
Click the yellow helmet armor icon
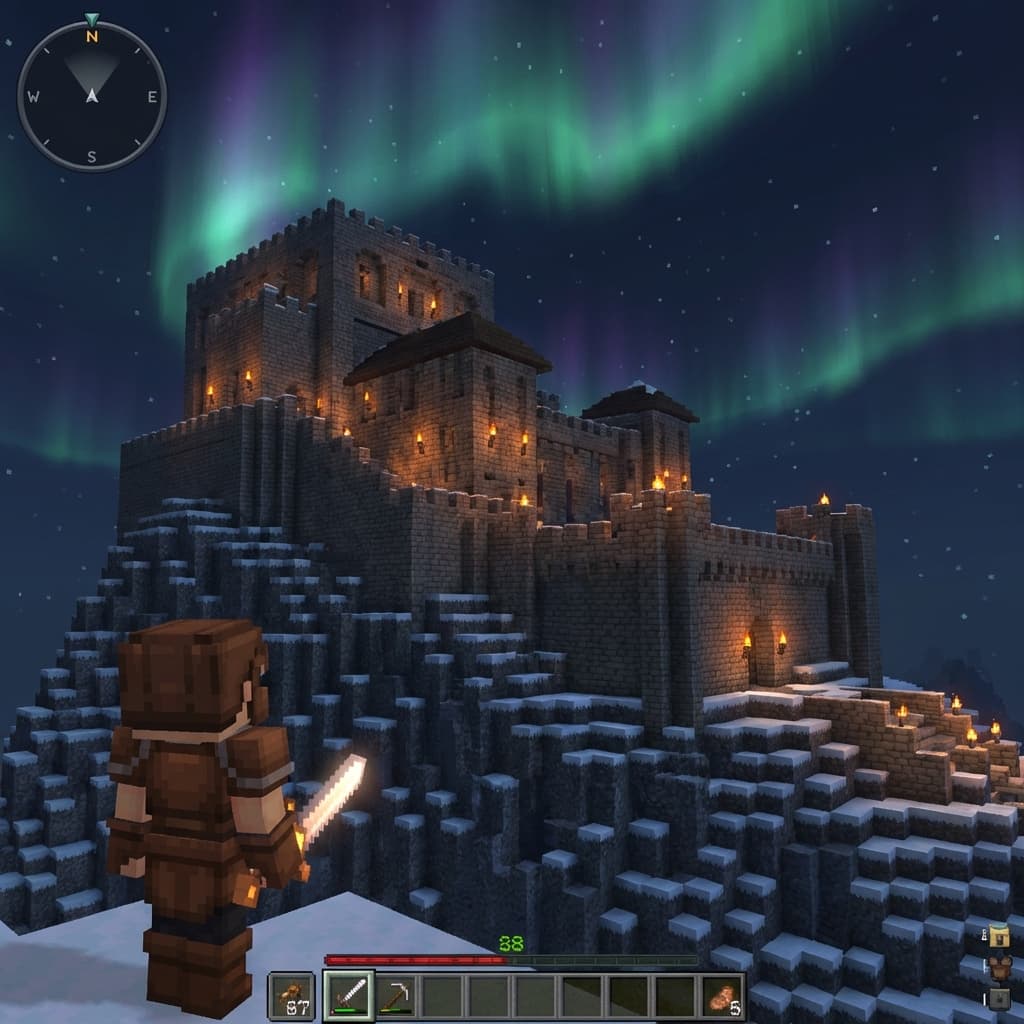(x=998, y=937)
